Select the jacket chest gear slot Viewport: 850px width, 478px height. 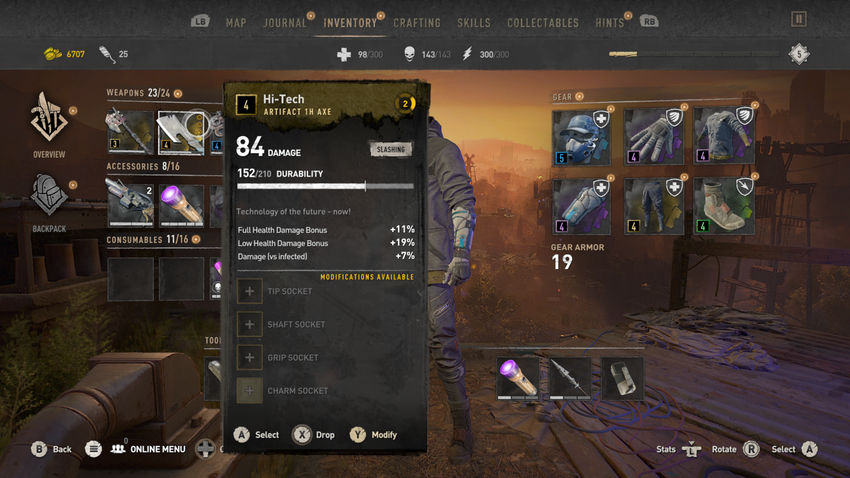[x=724, y=136]
